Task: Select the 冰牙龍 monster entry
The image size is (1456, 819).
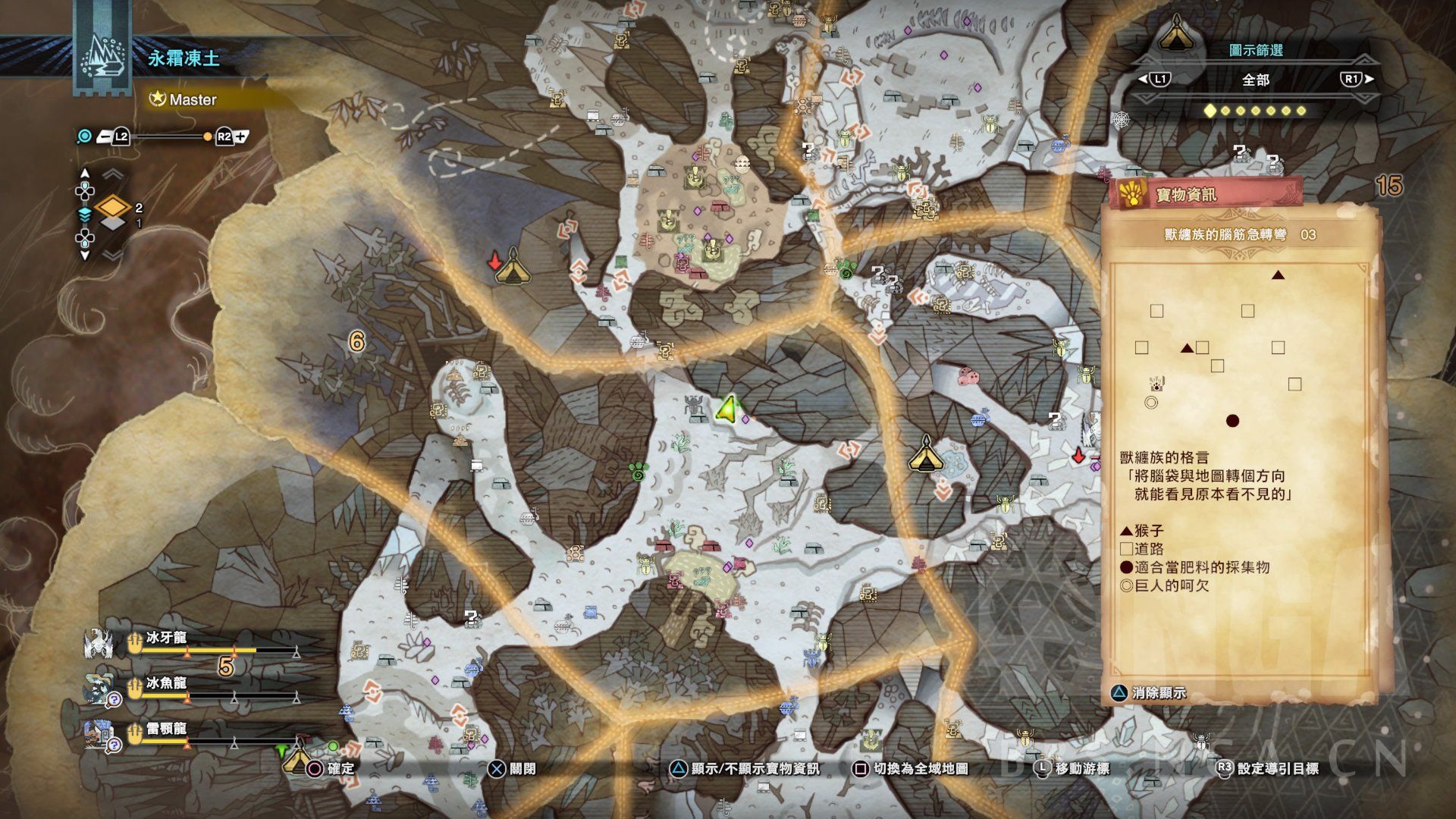Action: pos(167,639)
